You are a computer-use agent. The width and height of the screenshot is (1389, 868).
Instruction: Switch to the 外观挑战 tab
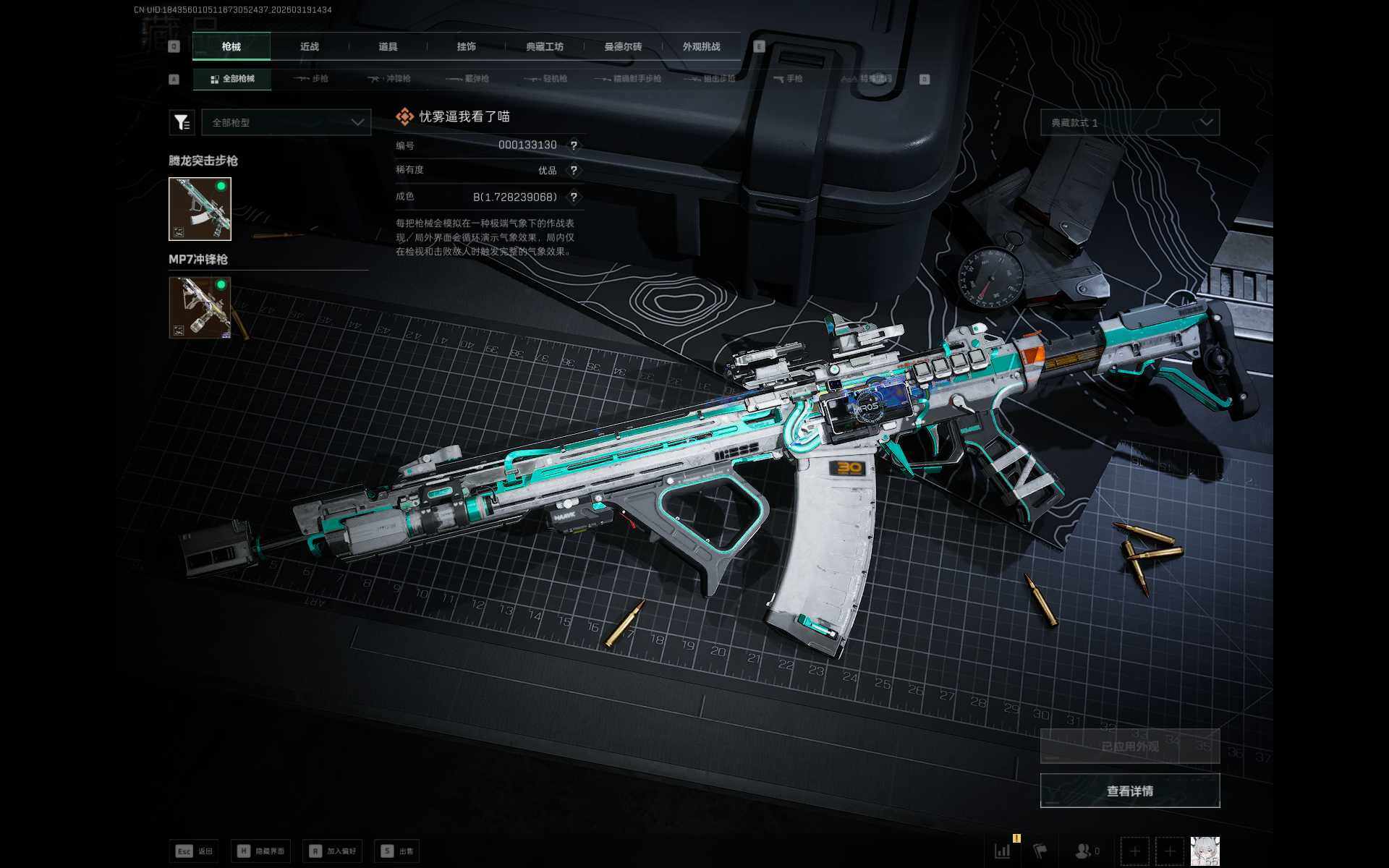point(701,46)
